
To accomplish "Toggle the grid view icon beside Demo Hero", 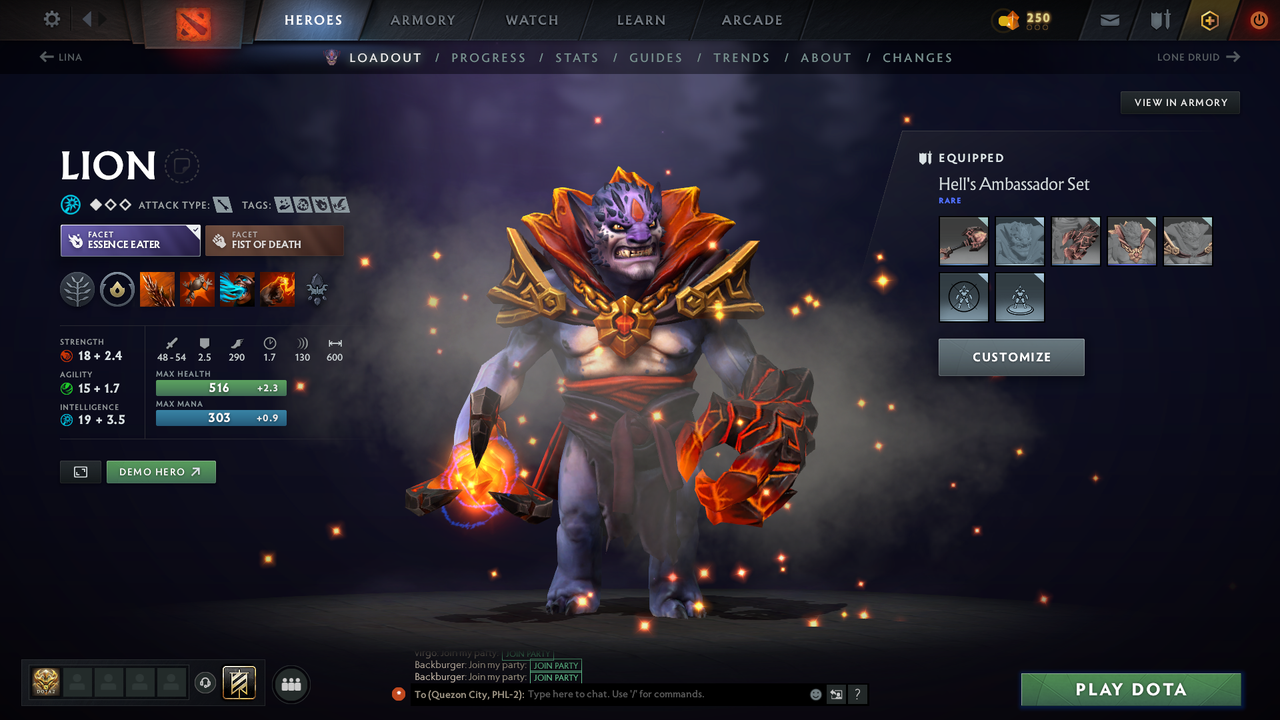I will 80,471.
